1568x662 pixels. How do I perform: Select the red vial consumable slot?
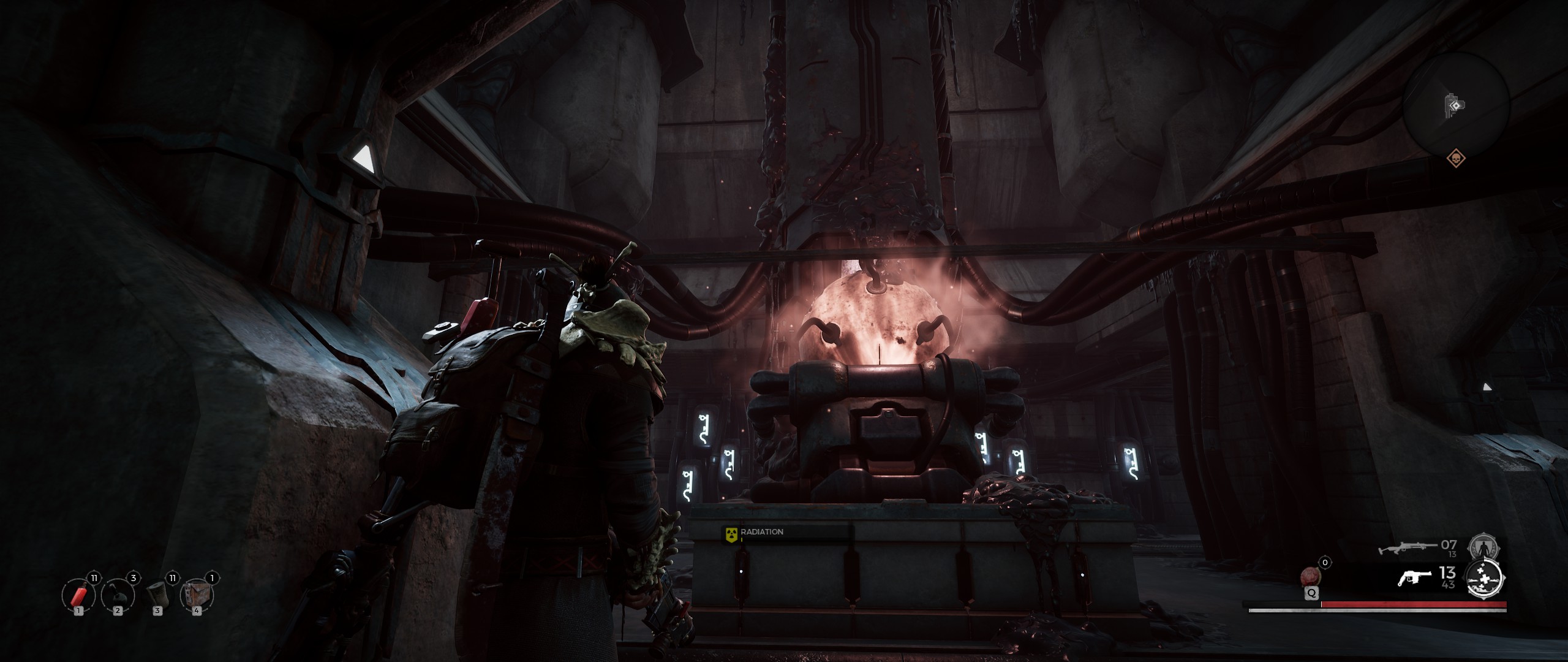[x=78, y=594]
